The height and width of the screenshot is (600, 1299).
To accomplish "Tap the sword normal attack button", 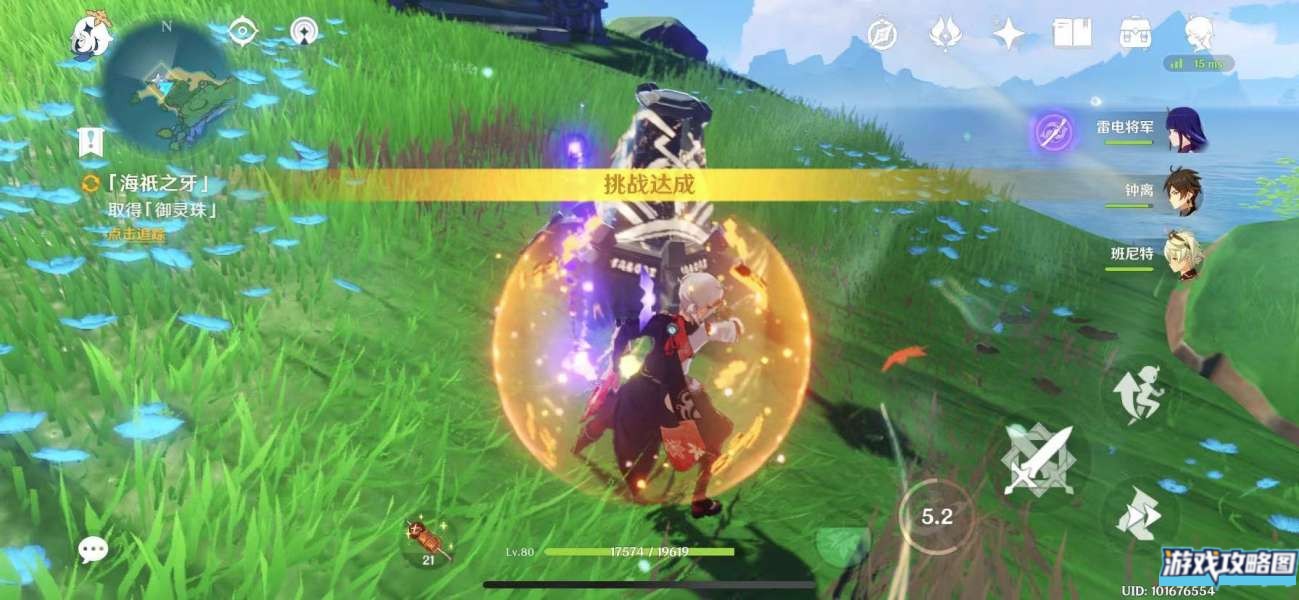I will pyautogui.click(x=1037, y=460).
